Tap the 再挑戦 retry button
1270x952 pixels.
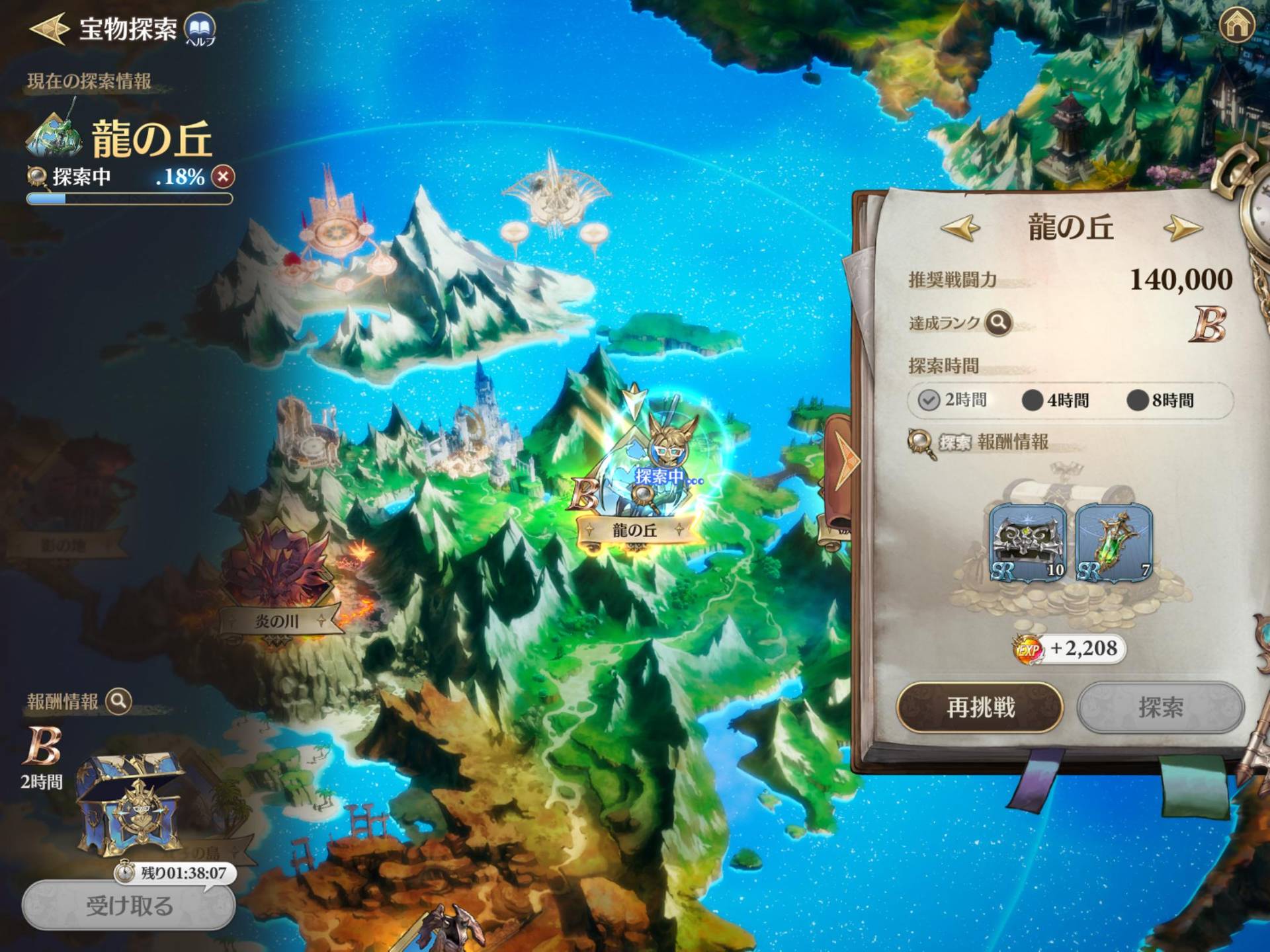pyautogui.click(x=980, y=707)
